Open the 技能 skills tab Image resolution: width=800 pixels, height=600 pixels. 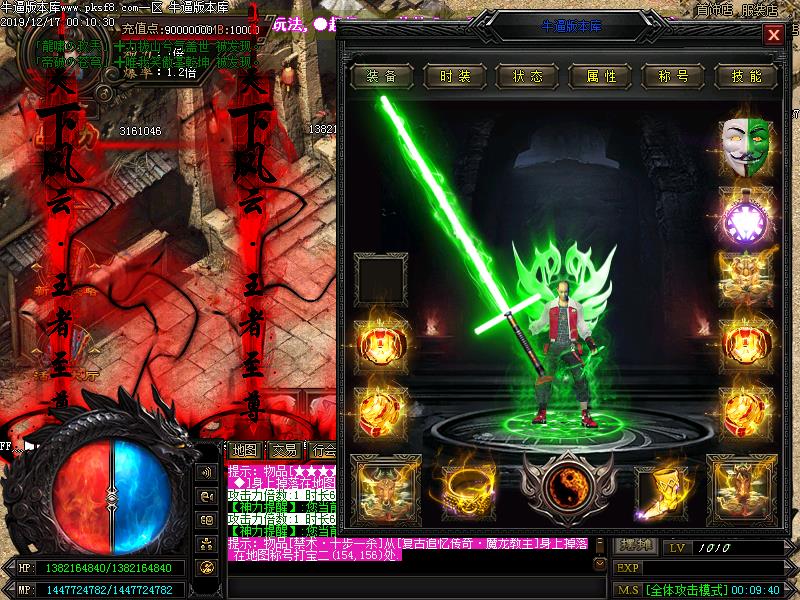(x=746, y=76)
